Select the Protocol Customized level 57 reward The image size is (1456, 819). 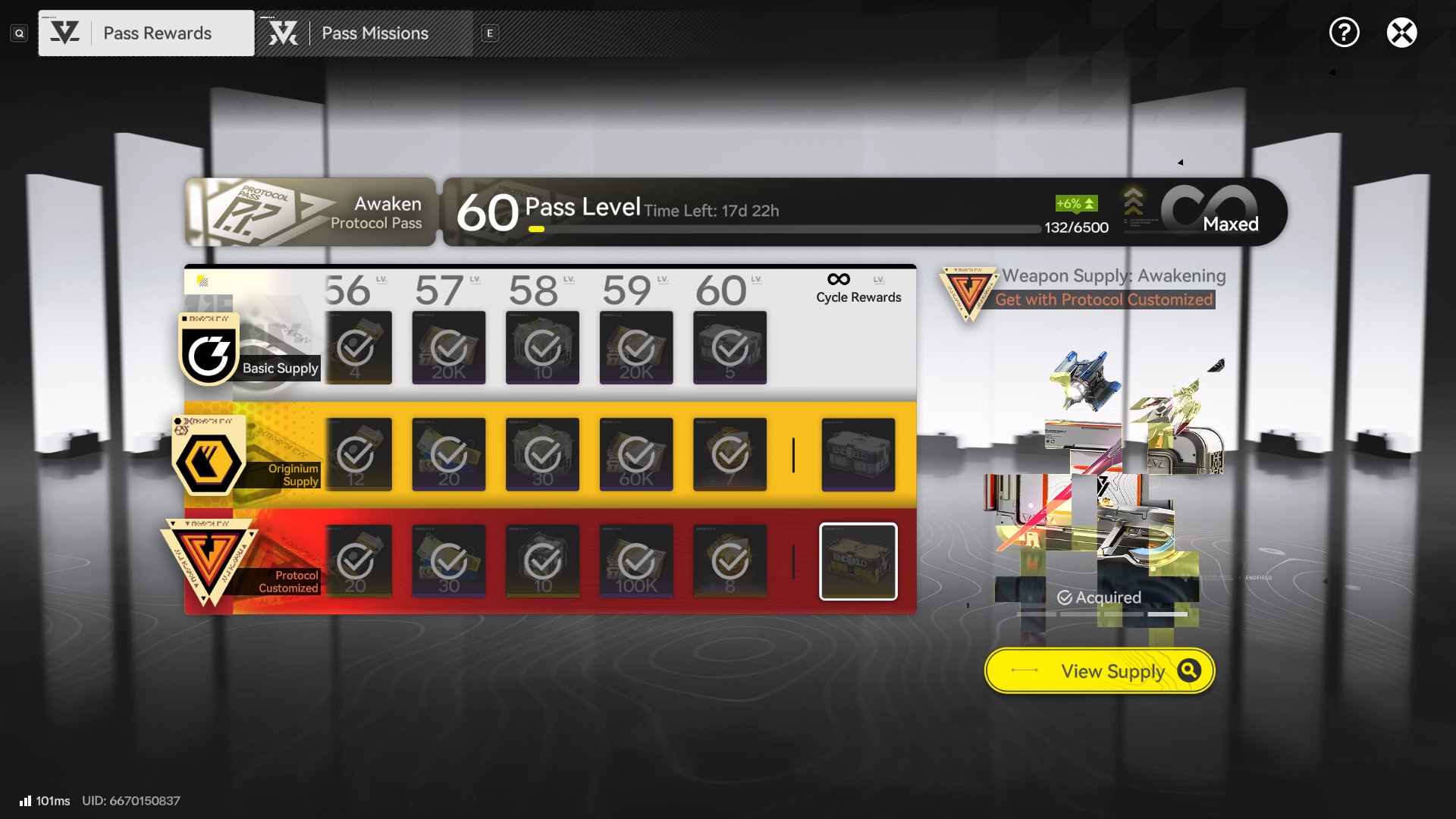click(x=449, y=562)
